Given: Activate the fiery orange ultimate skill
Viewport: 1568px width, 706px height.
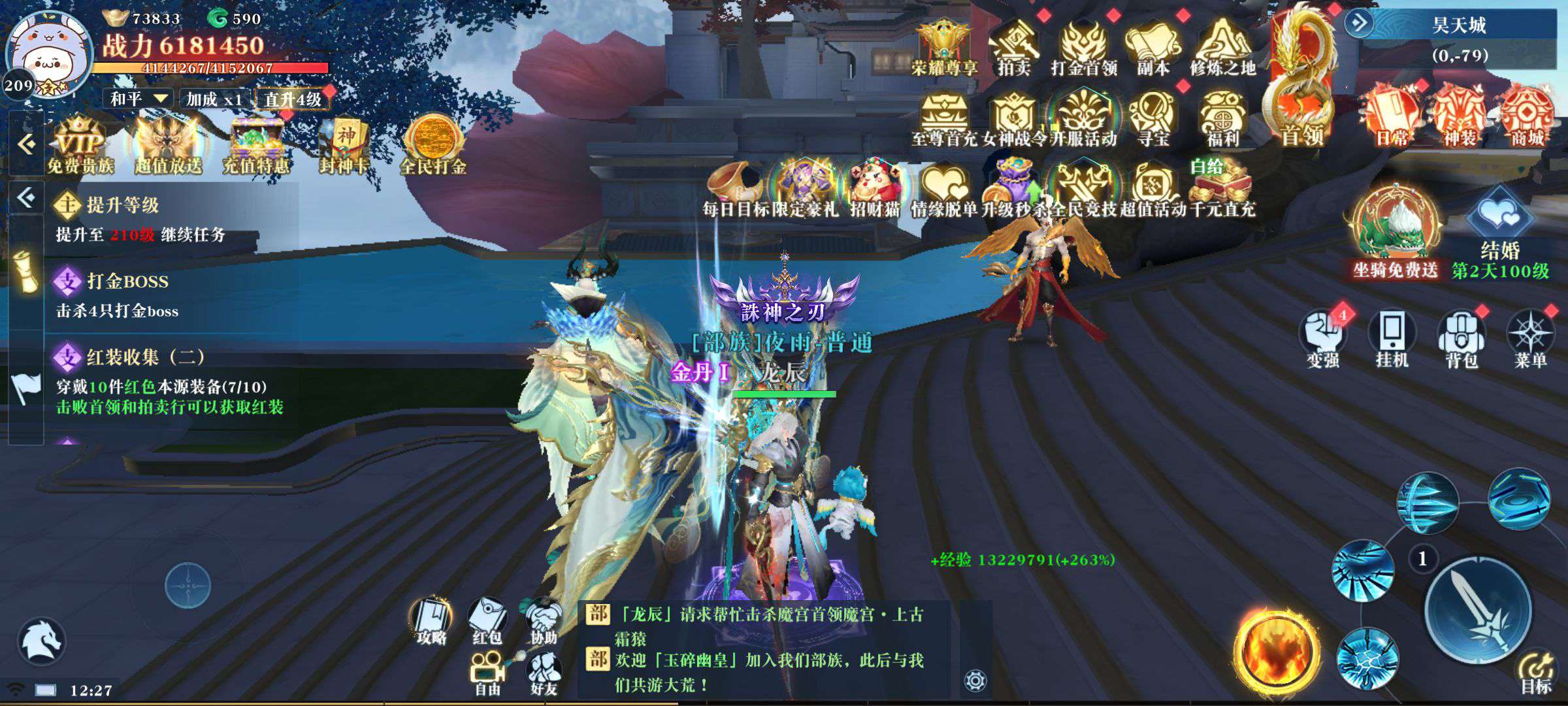Looking at the screenshot, I should point(1275,651).
